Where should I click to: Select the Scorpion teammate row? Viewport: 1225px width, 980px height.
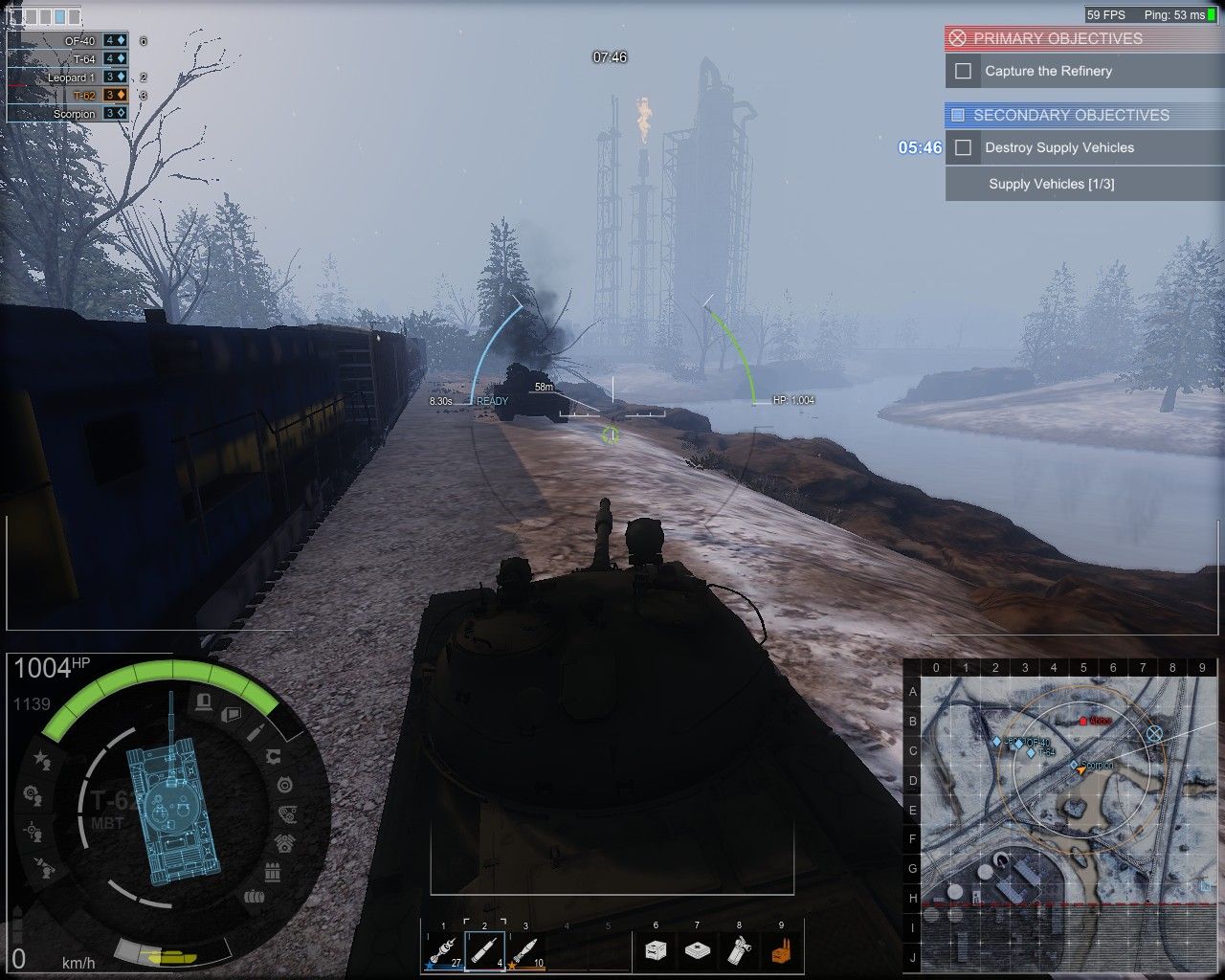(75, 114)
